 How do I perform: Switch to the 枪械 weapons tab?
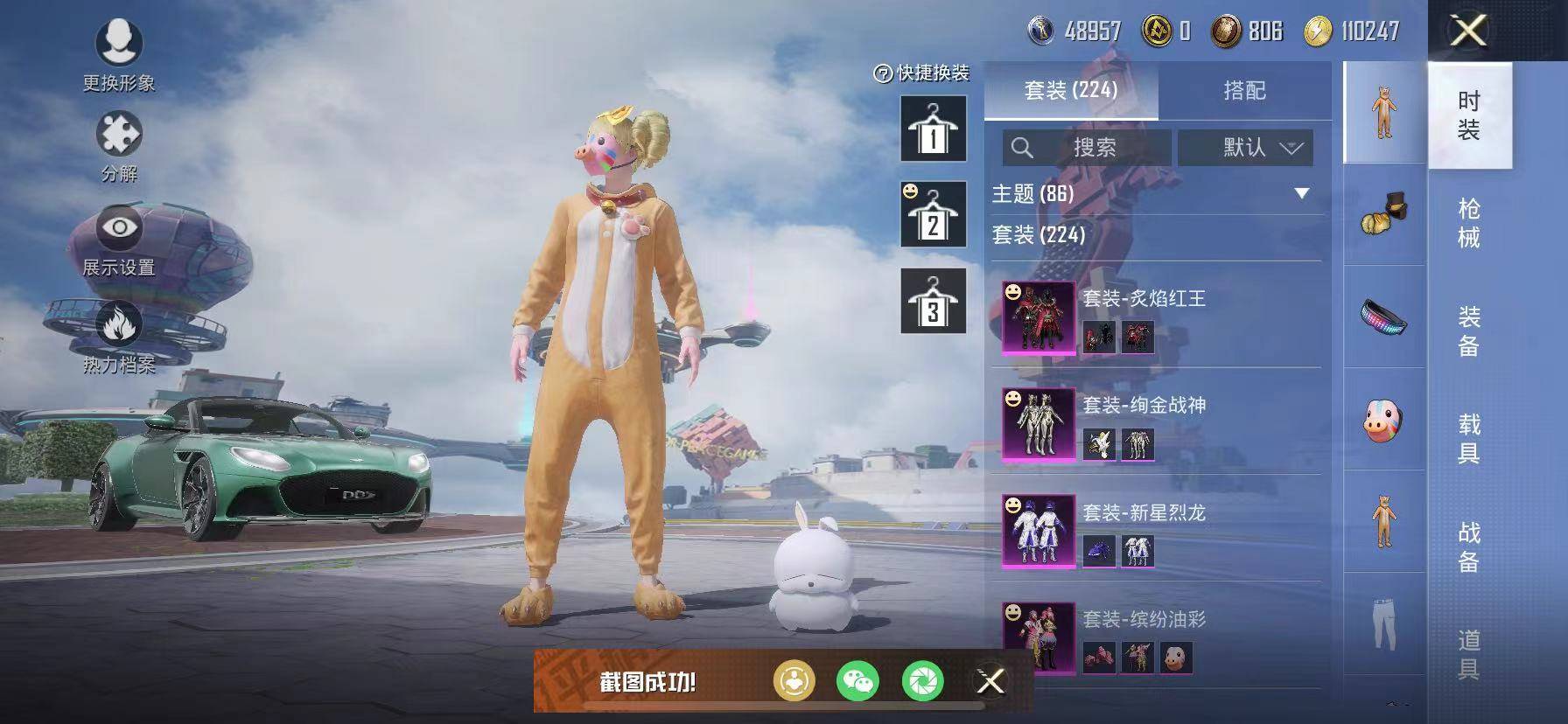1468,219
